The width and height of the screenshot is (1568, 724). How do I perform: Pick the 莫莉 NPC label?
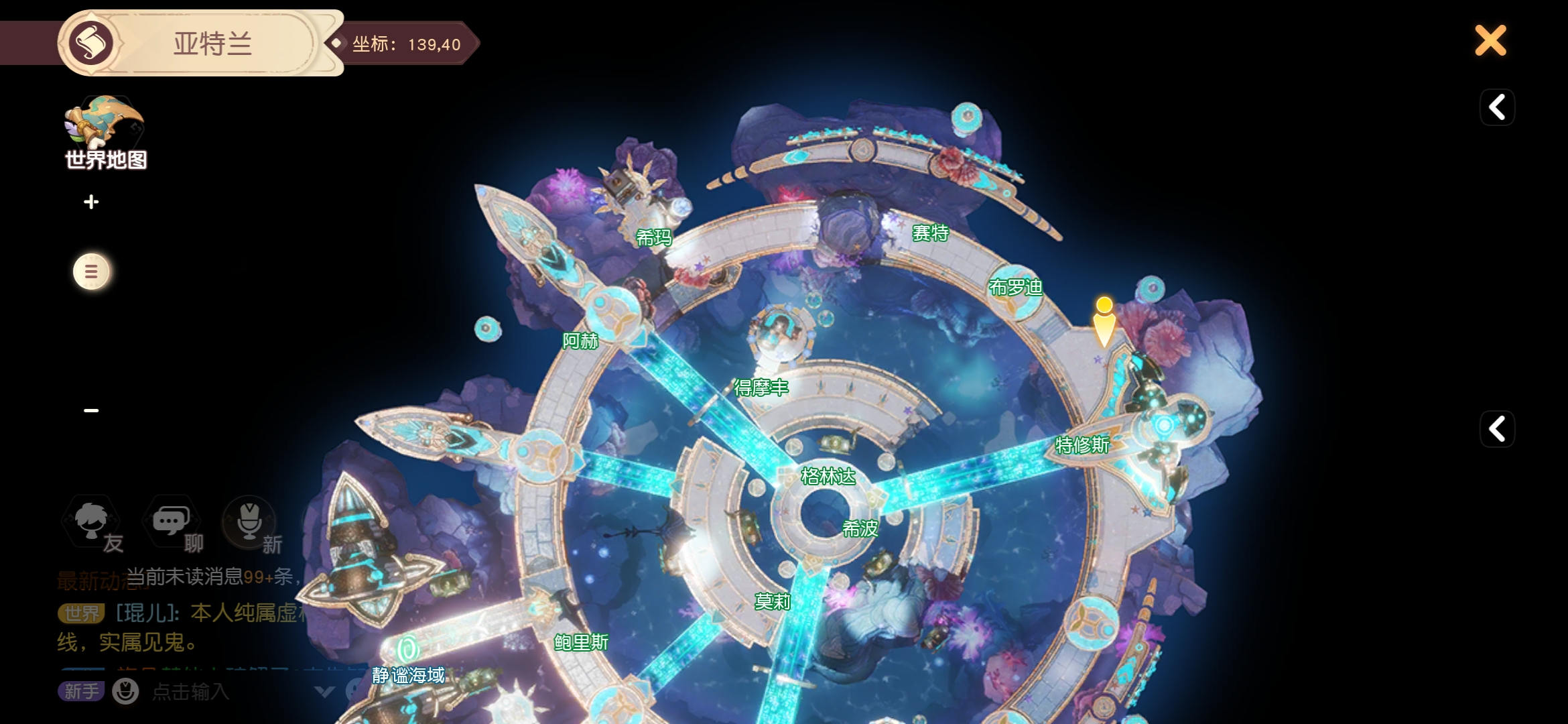coord(773,602)
